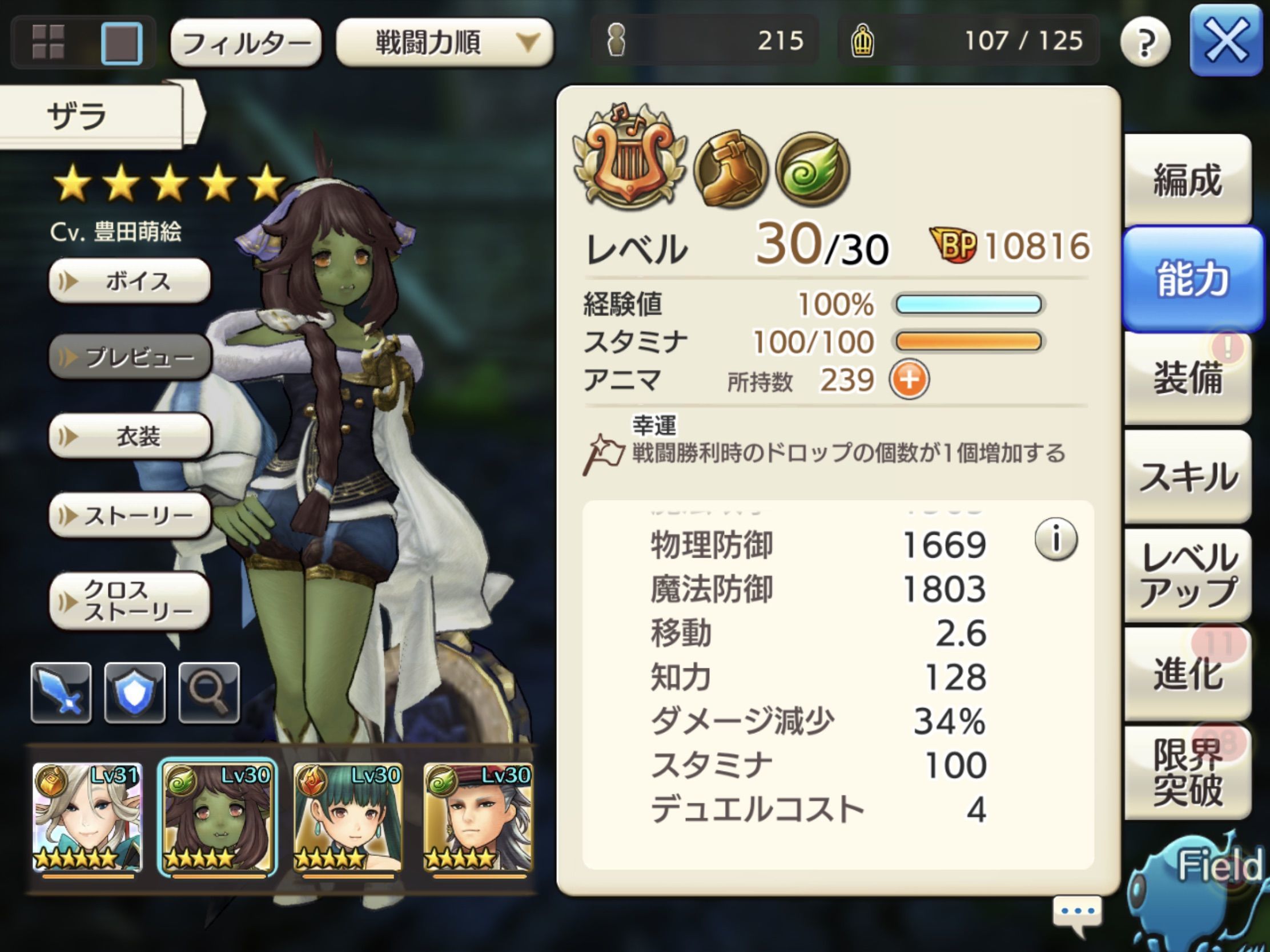Select the harp class emblem icon
The height and width of the screenshot is (952, 1270).
point(629,167)
